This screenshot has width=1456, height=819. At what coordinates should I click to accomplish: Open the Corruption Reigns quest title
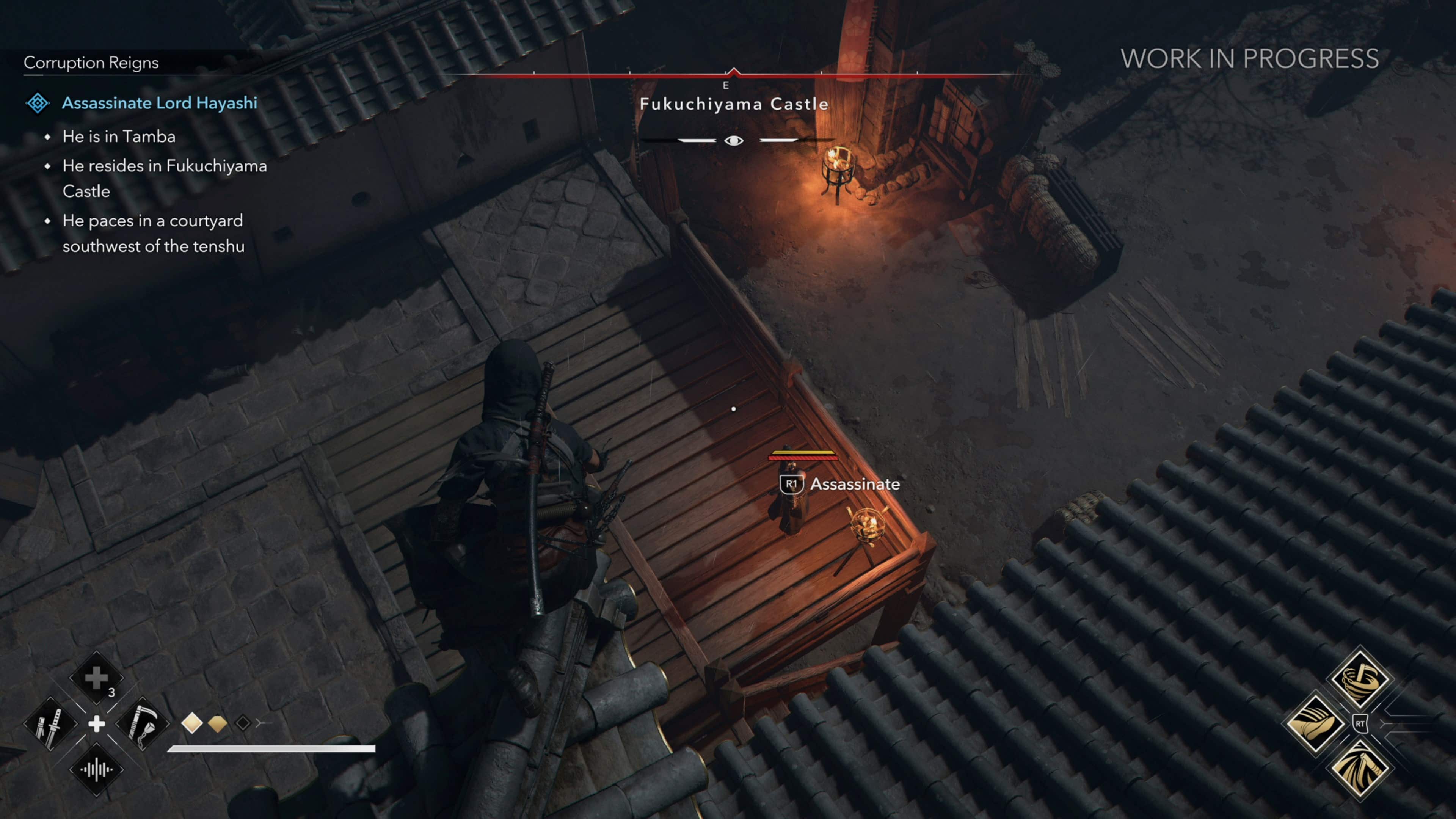click(91, 63)
